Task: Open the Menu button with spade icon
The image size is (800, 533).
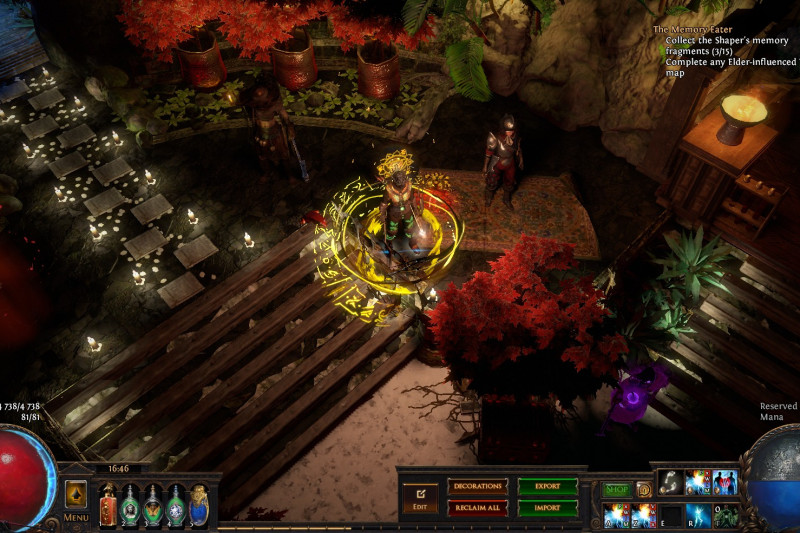Action: click(76, 497)
